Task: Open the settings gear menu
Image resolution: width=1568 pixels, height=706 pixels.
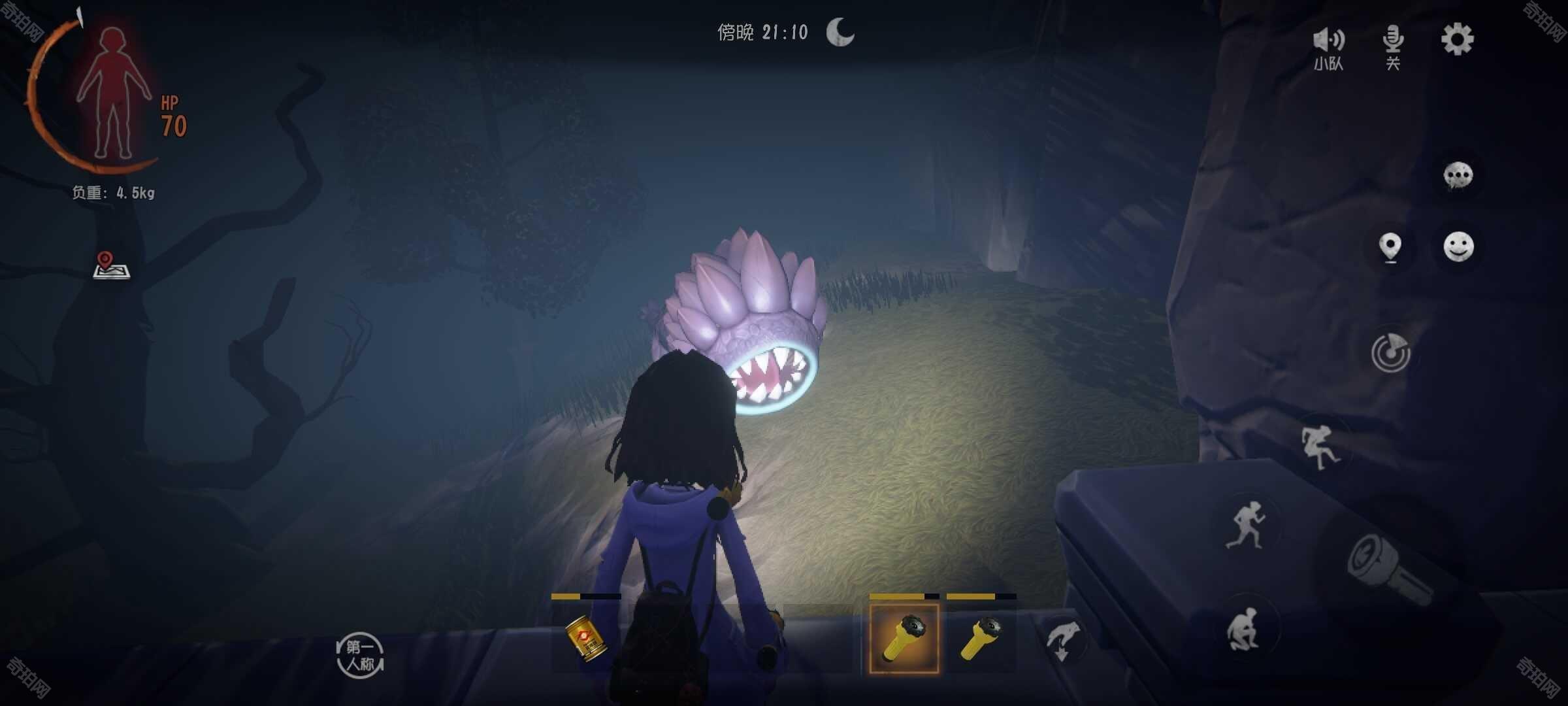Action: pyautogui.click(x=1458, y=40)
